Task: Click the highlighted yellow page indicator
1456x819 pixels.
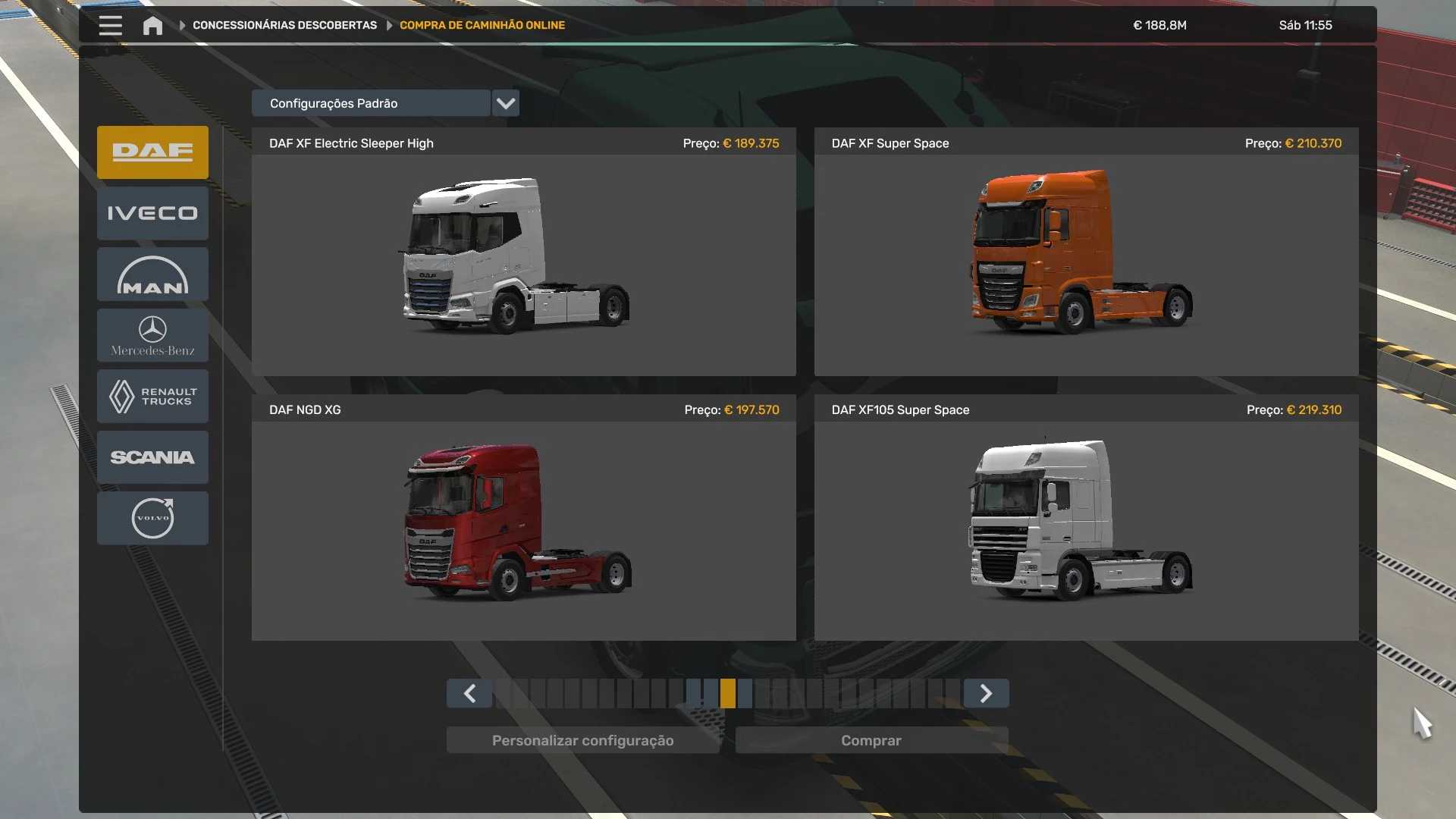Action: [728, 693]
